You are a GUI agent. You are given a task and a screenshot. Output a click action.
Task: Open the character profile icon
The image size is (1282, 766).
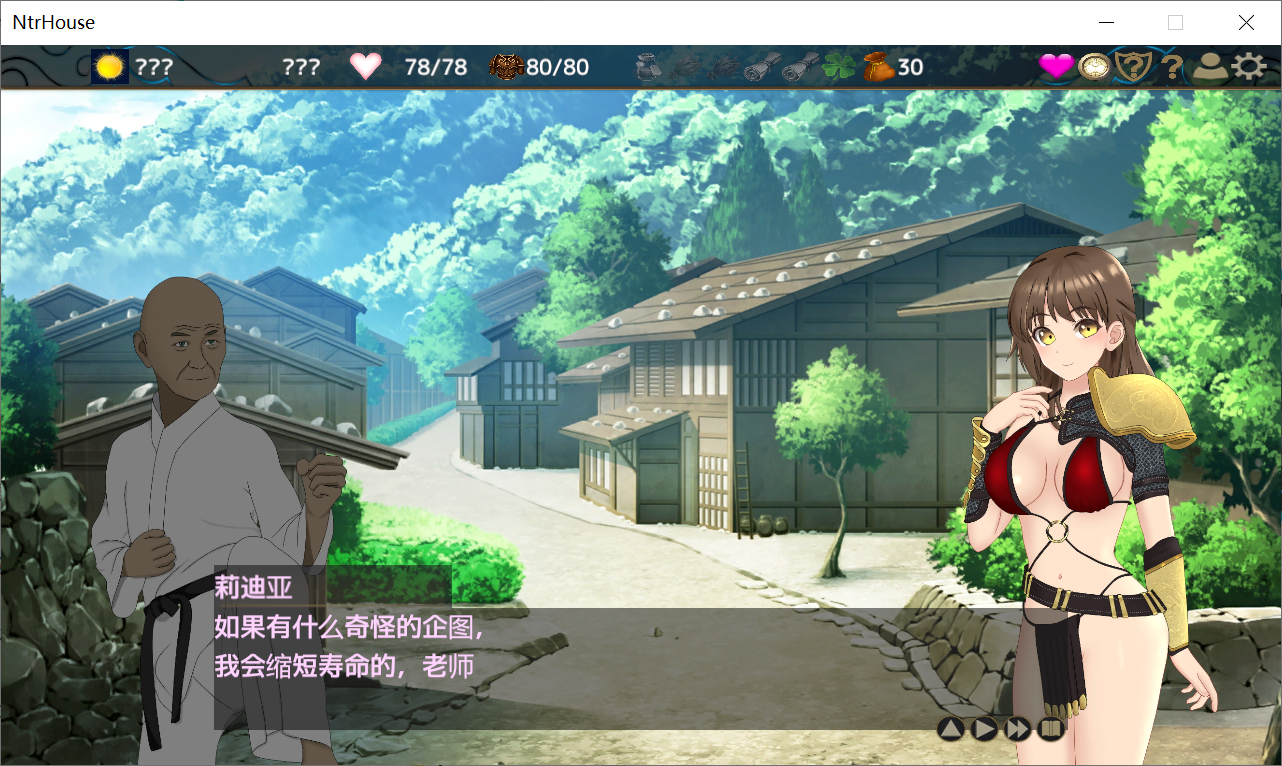(x=1210, y=66)
